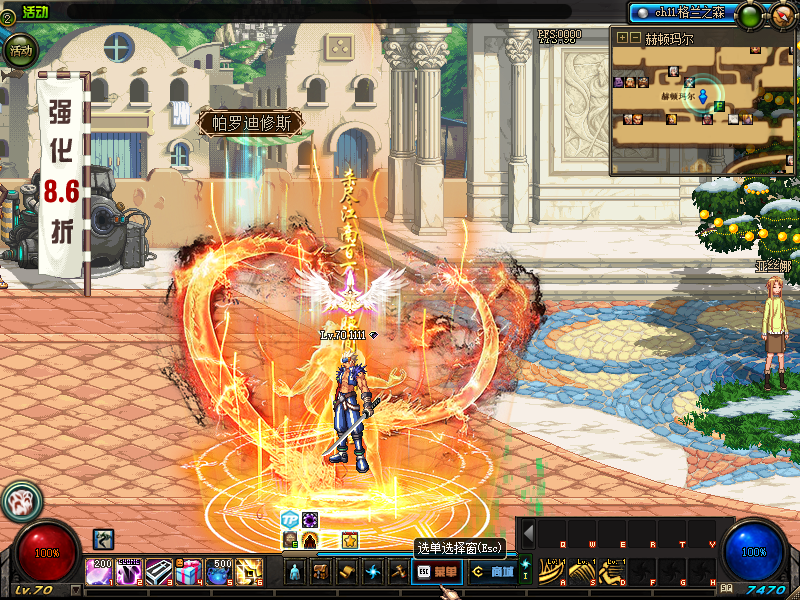
Task: Click the green orb button
Action: pyautogui.click(x=748, y=15)
